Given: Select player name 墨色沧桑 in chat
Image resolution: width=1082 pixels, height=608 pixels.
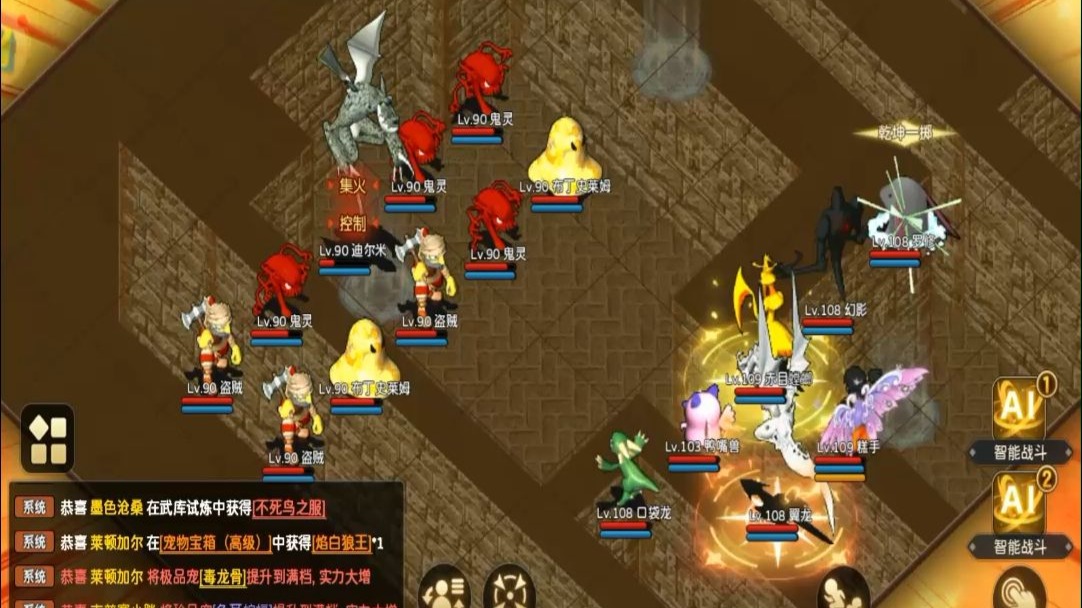Looking at the screenshot, I should pos(116,508).
